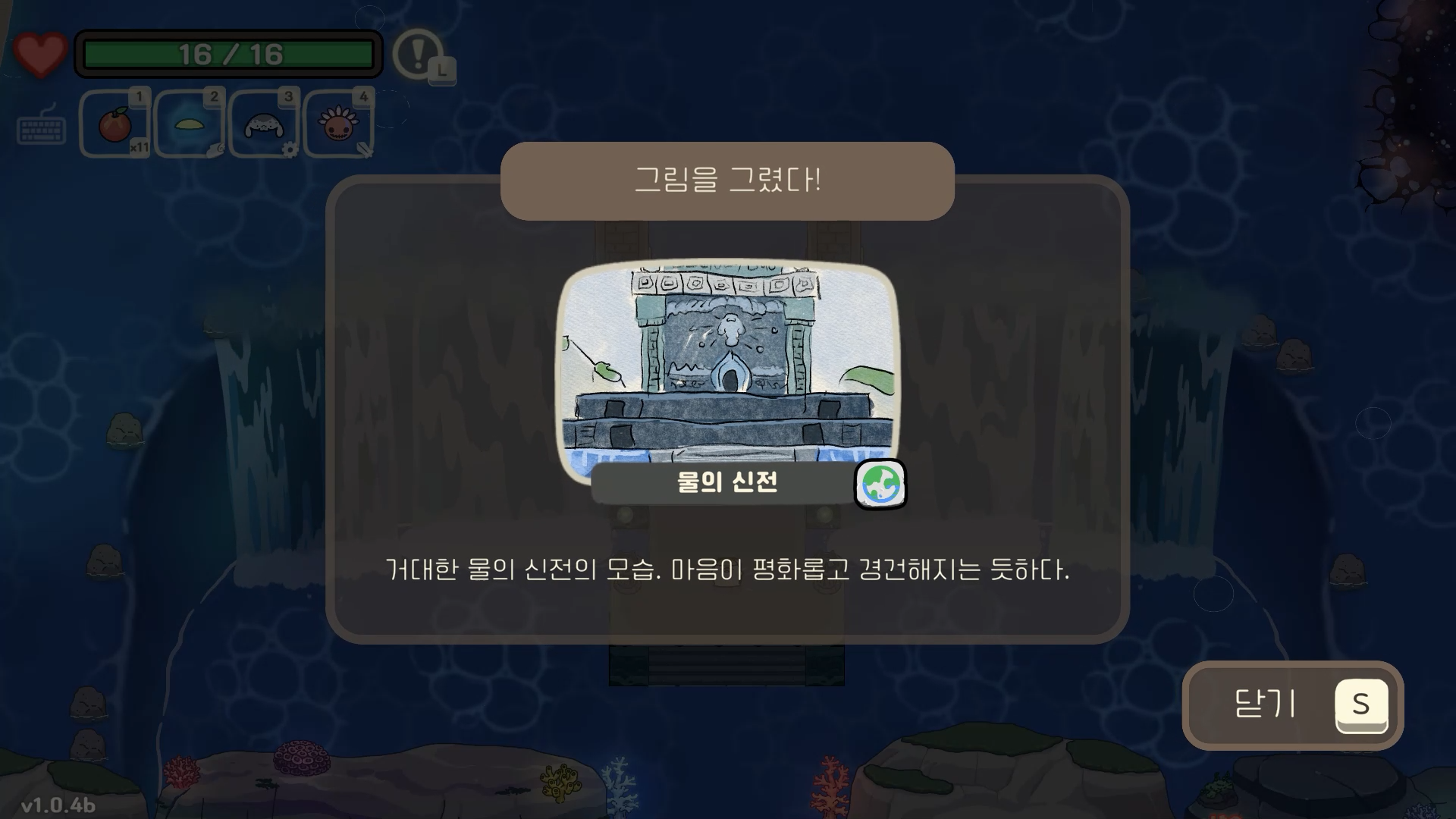Click the 그림을 그렸다! header banner
1456x819 pixels.
point(726,180)
